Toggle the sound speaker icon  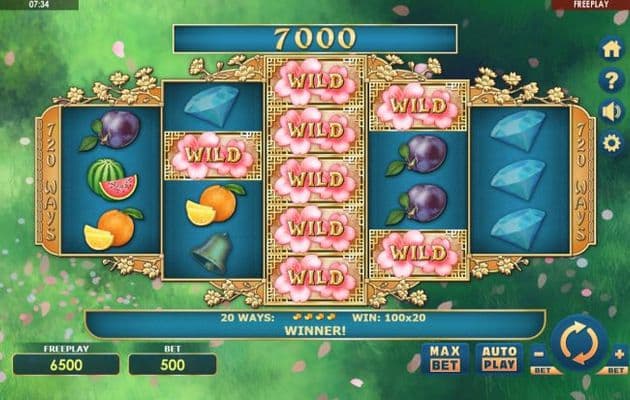click(x=611, y=112)
